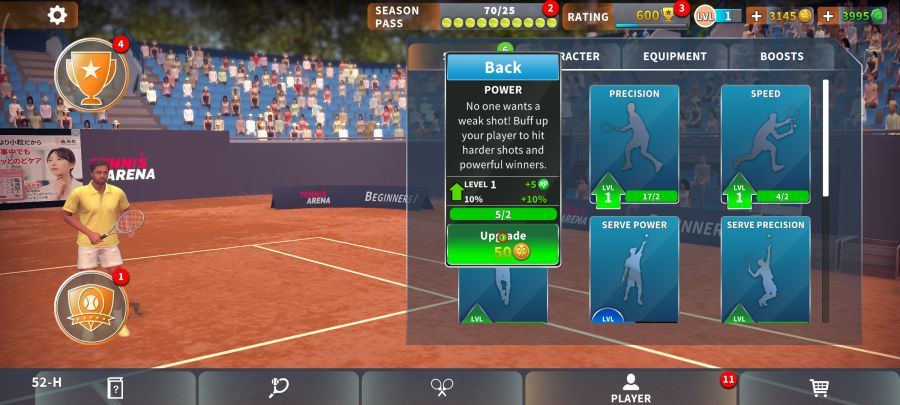Open the racket and ball tab
Screen dimensions: 900x405
point(279,388)
